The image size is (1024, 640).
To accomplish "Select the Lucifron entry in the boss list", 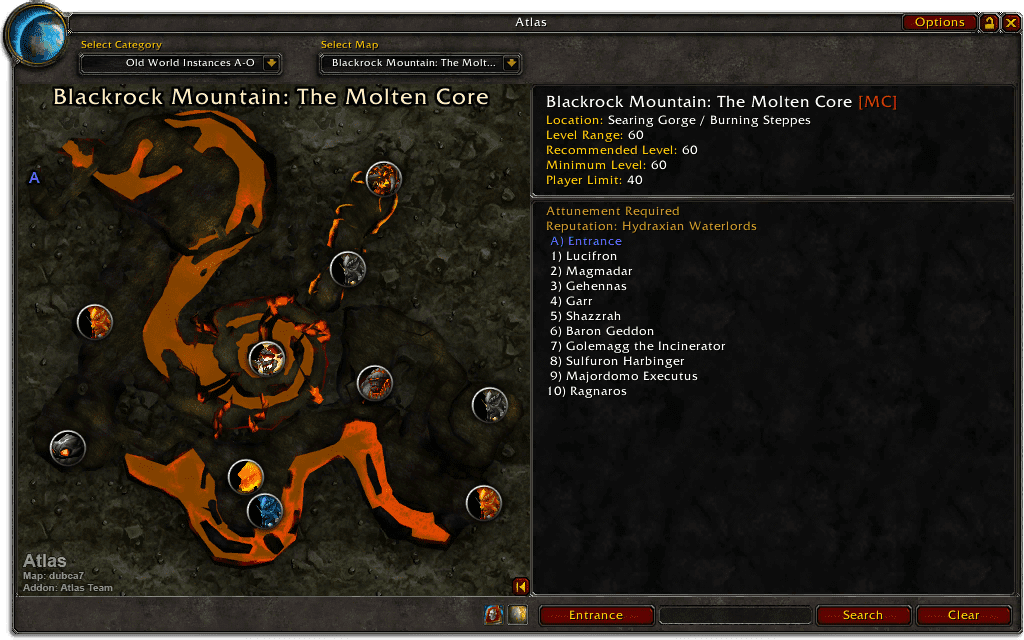I will (591, 256).
